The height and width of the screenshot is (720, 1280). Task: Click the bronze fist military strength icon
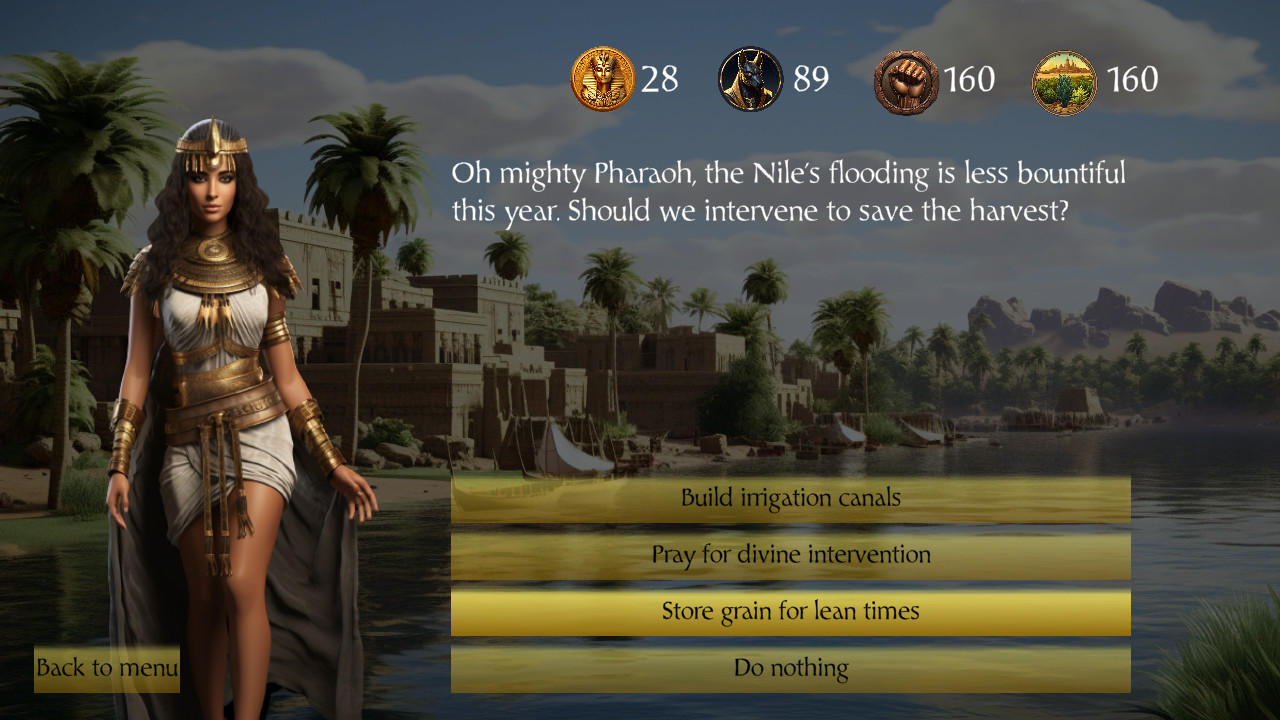(905, 78)
